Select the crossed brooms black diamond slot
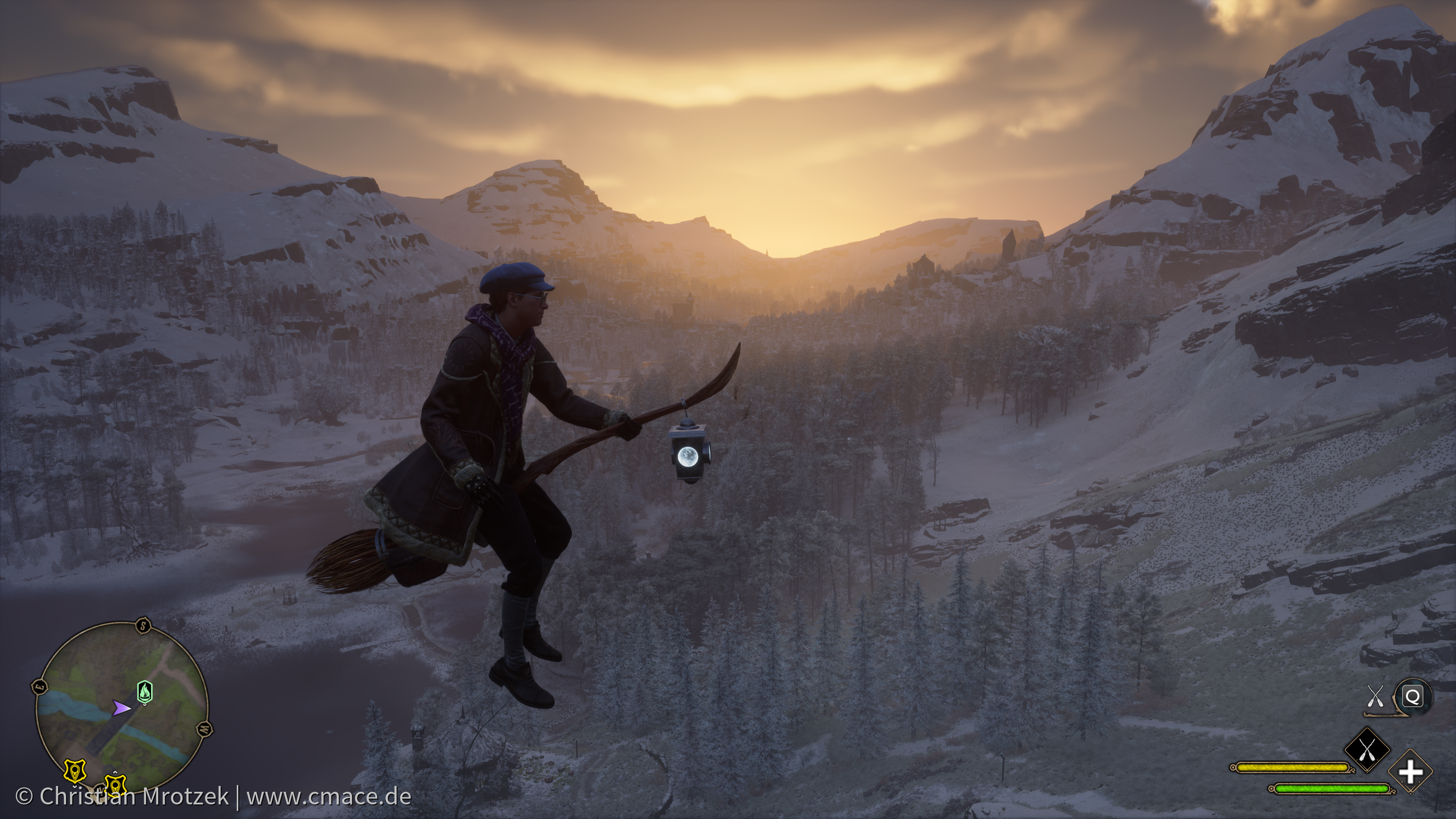This screenshot has width=1456, height=819. [x=1367, y=750]
